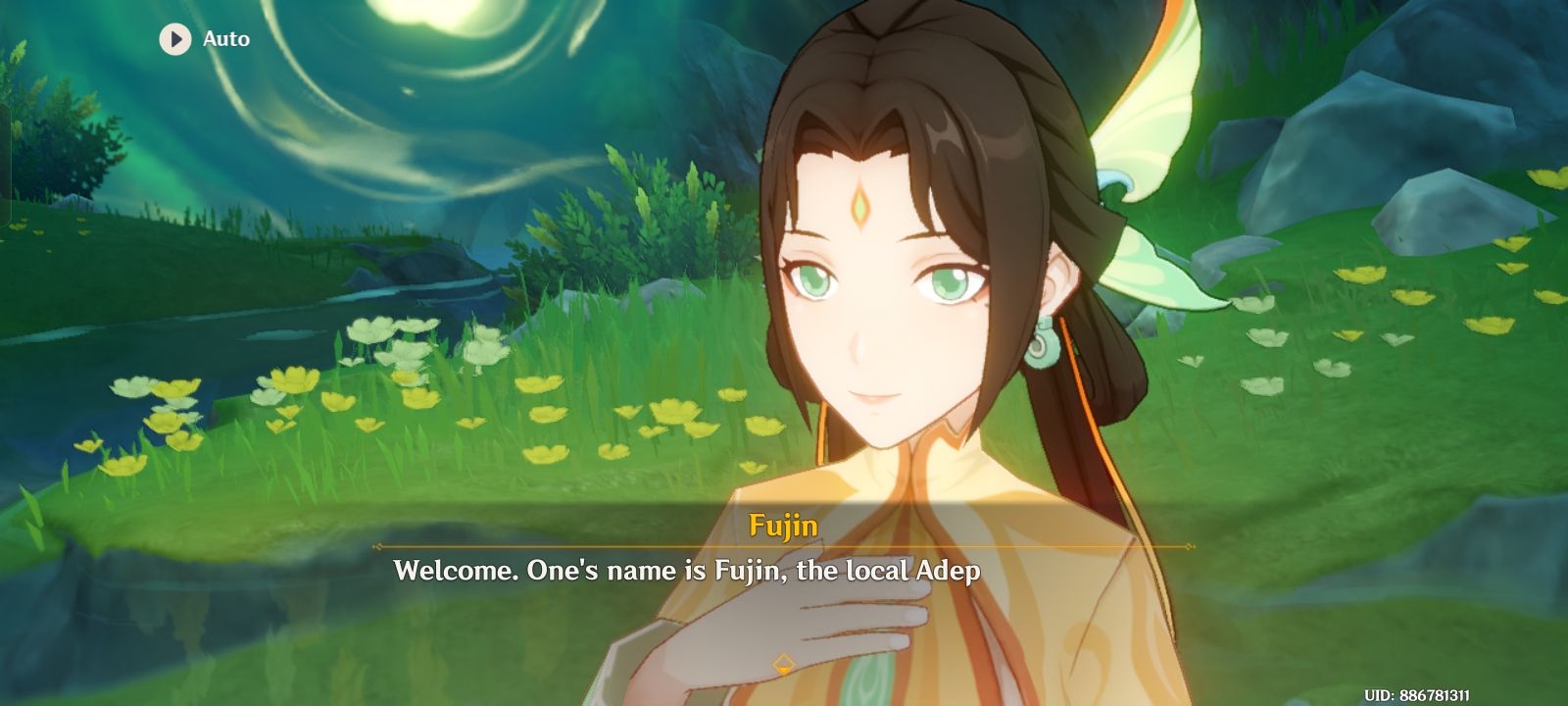Click the diamond continue indicator below the dialogue

pyautogui.click(x=784, y=663)
